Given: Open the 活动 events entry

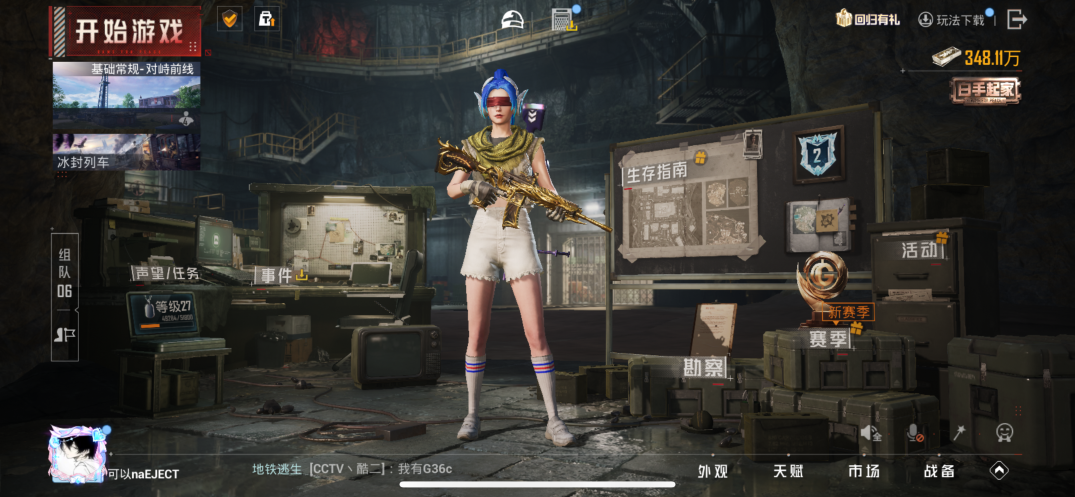Looking at the screenshot, I should pos(920,250).
